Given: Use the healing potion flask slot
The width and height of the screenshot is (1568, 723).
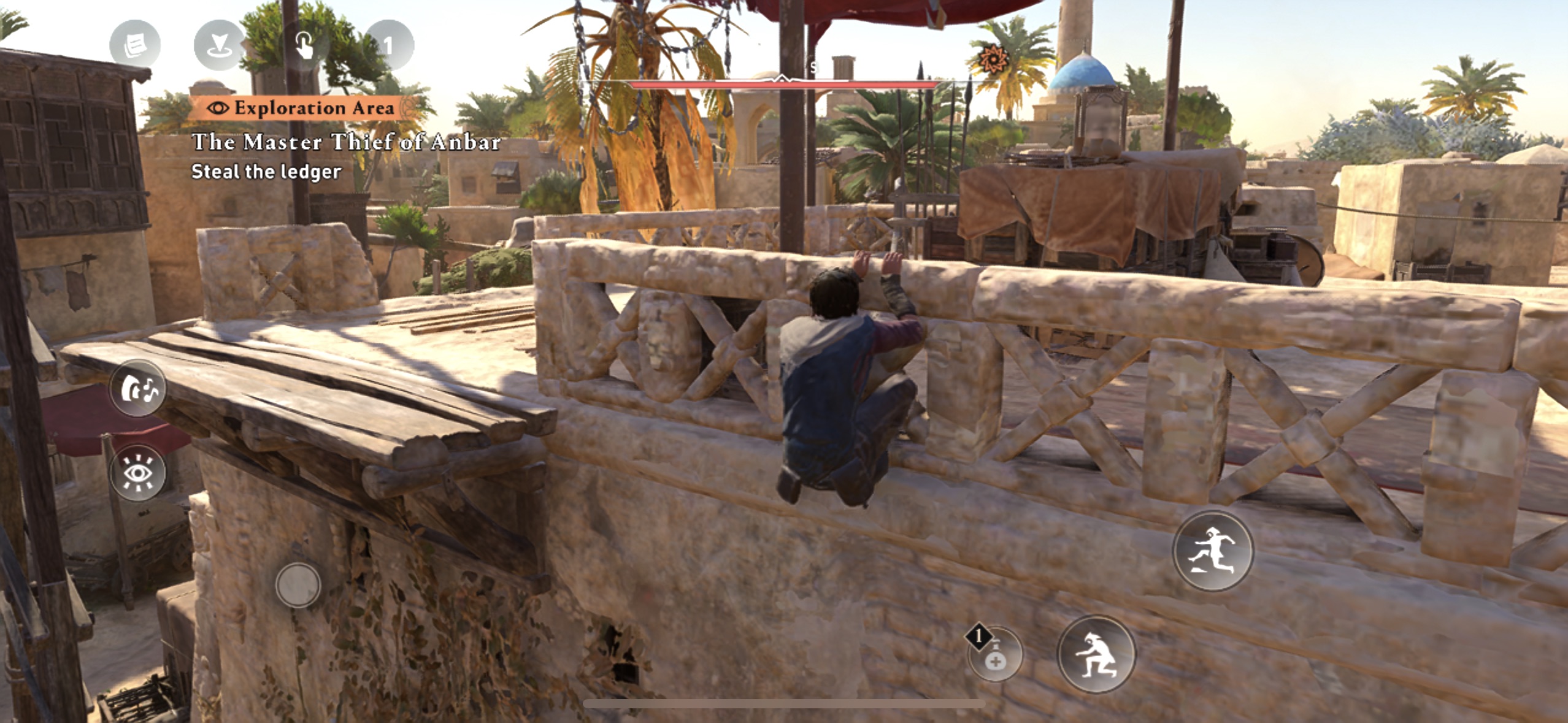Looking at the screenshot, I should [995, 656].
